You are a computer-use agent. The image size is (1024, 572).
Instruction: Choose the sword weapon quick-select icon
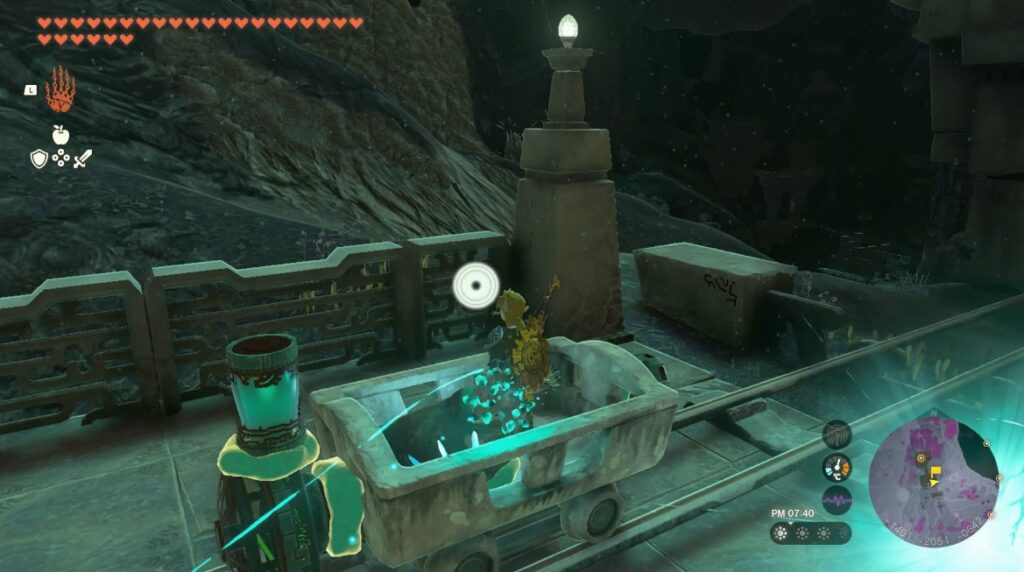click(82, 158)
